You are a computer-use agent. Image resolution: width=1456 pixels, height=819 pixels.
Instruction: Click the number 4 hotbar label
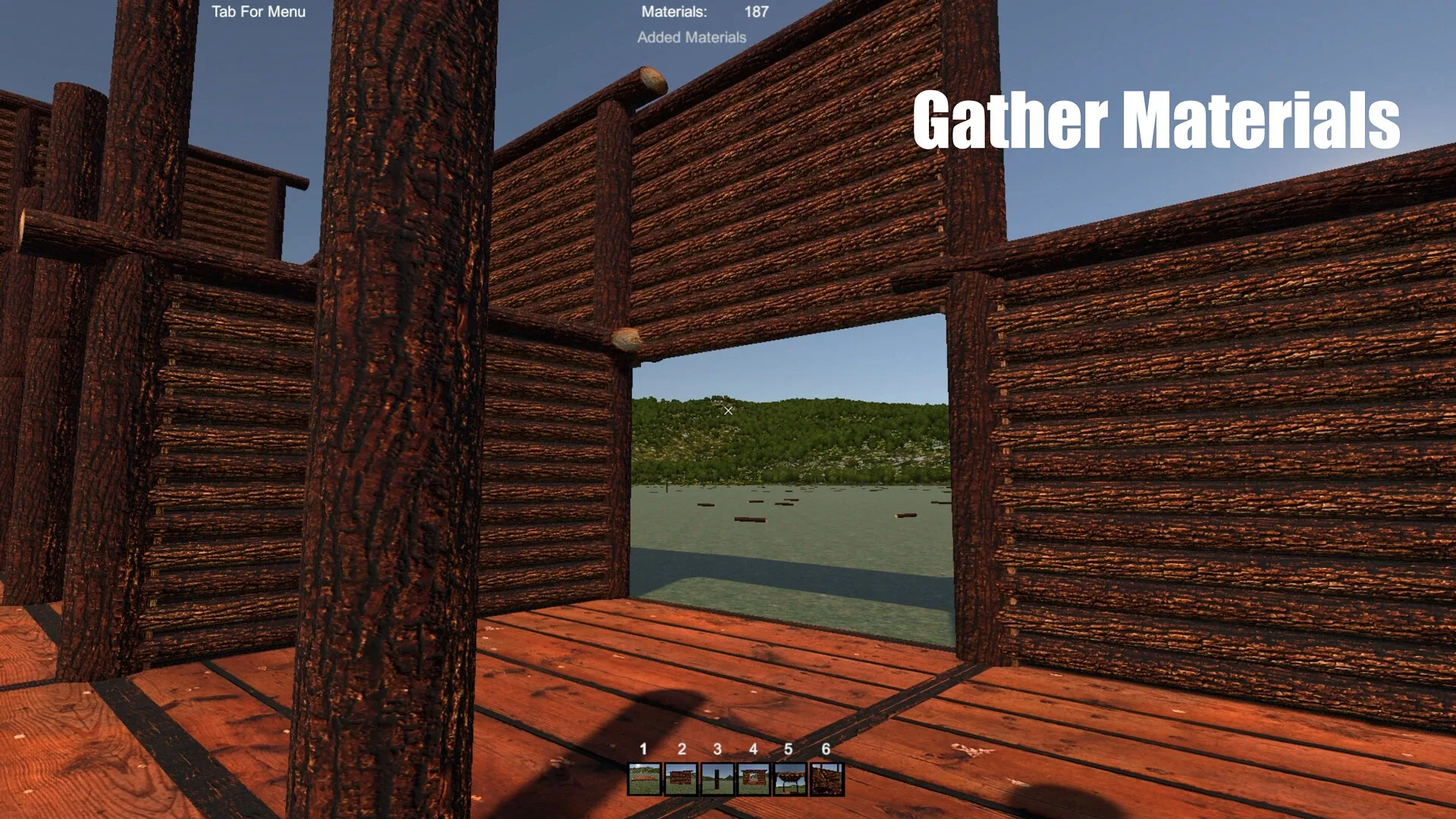coord(752,749)
